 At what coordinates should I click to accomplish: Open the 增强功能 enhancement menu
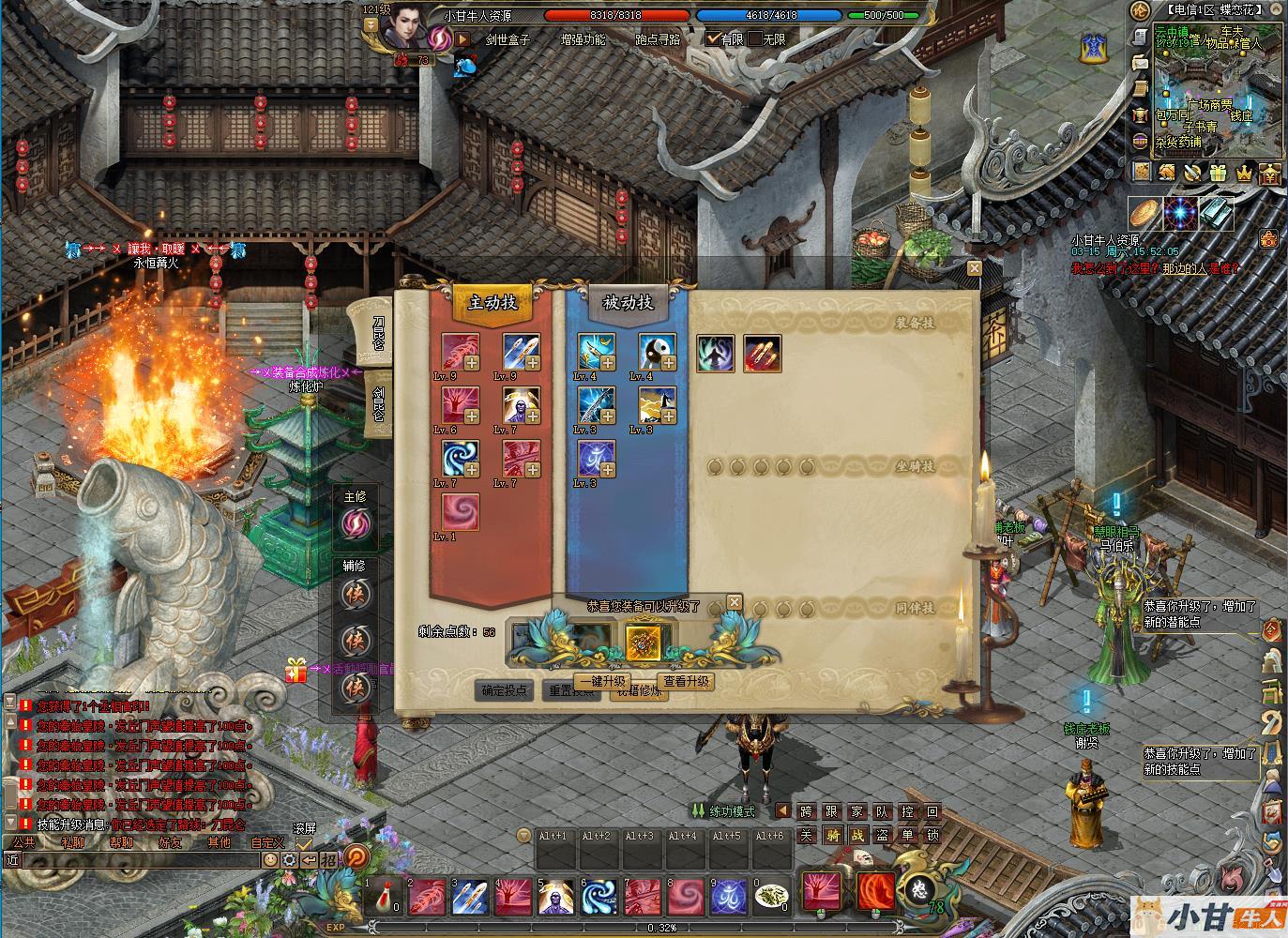point(583,39)
